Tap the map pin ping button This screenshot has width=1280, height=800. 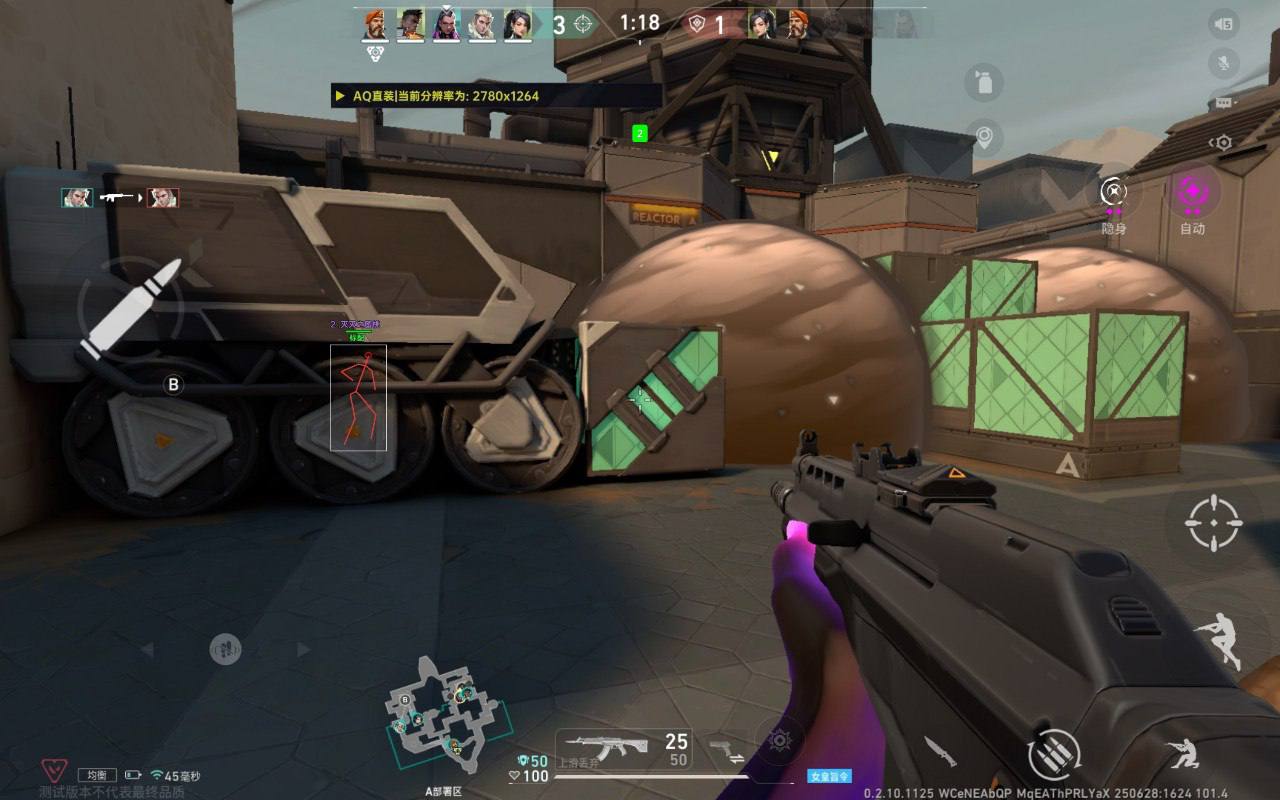(984, 137)
